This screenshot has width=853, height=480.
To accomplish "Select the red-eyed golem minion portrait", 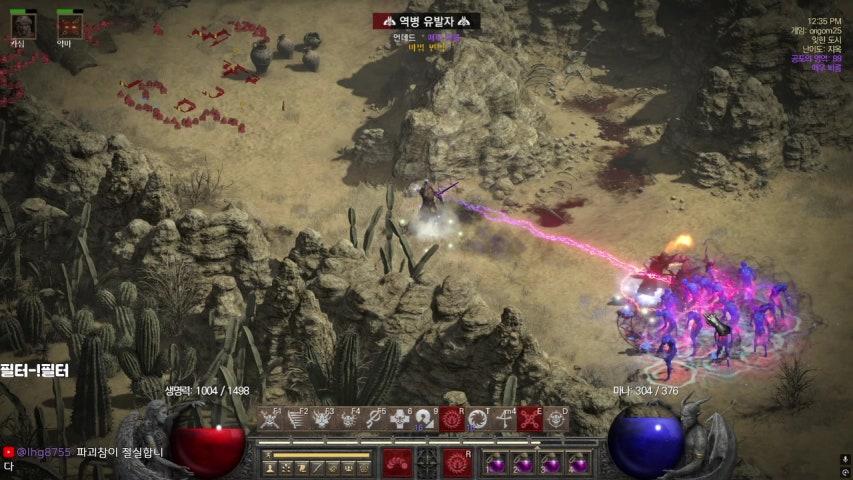I will coord(69,24).
